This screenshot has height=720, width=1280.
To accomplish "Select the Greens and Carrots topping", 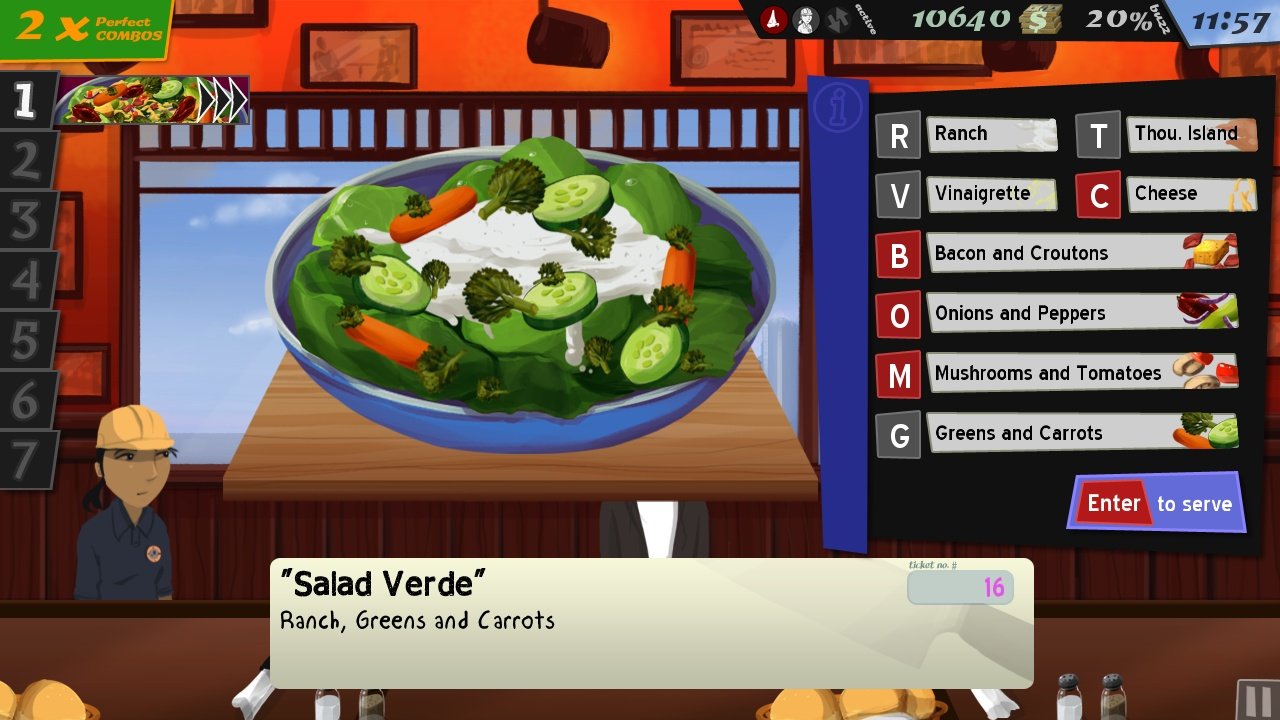I will [x=899, y=434].
